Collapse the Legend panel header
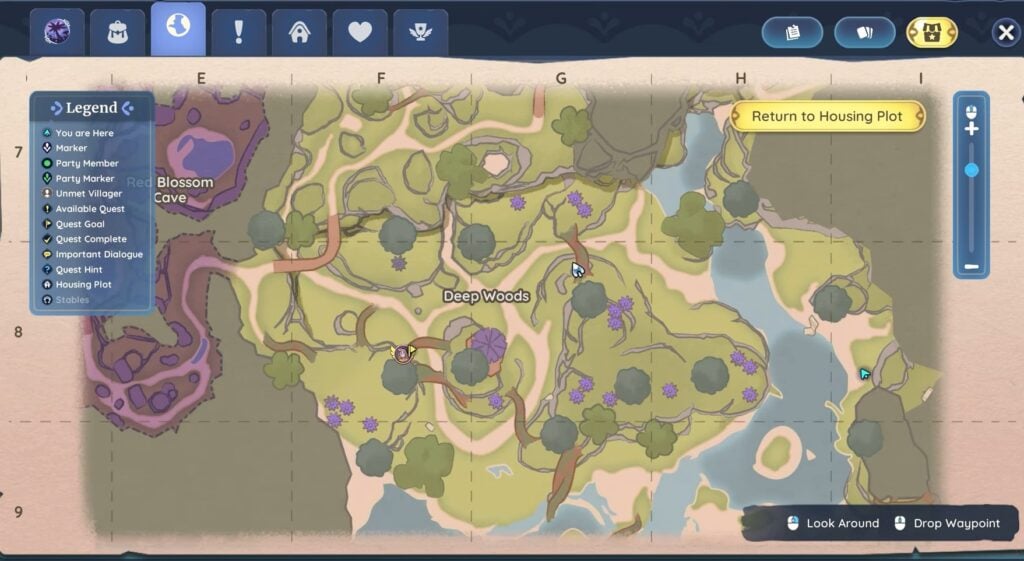 (x=92, y=108)
